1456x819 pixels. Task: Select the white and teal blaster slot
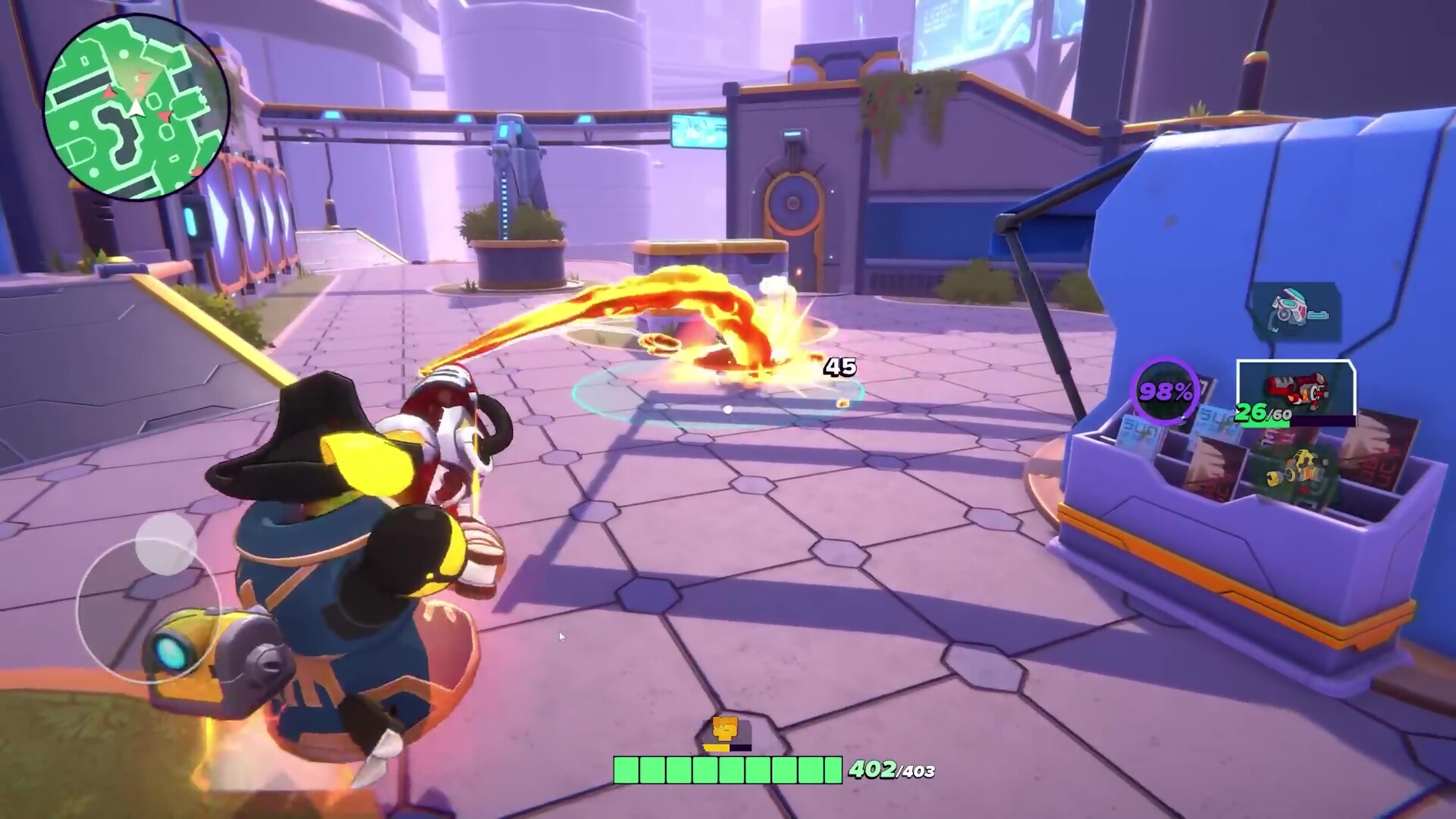tap(1294, 311)
